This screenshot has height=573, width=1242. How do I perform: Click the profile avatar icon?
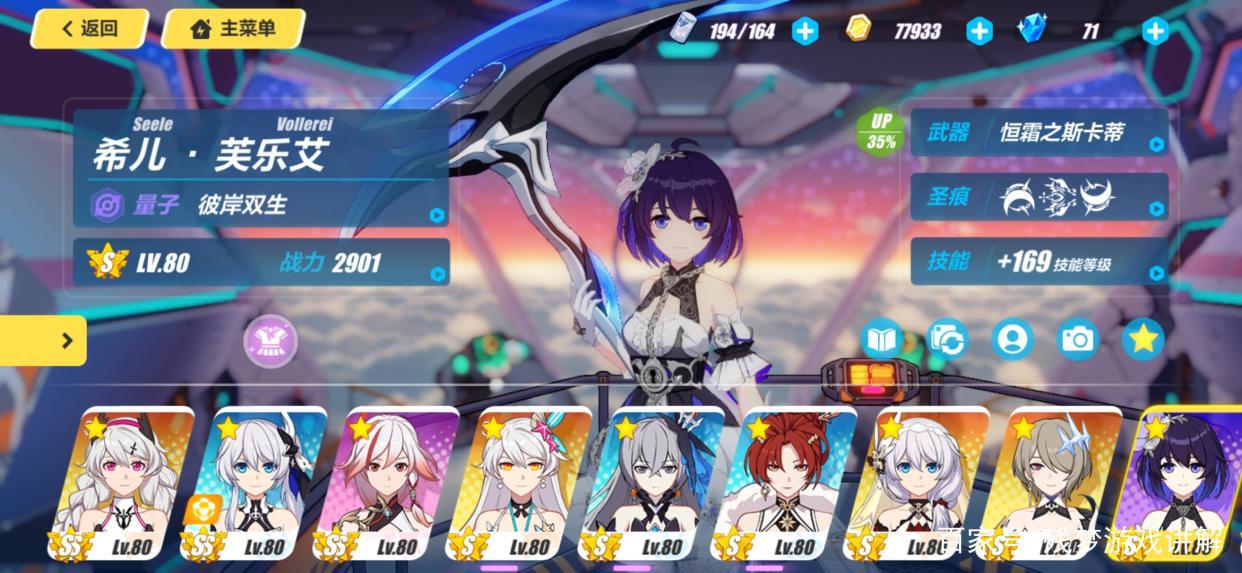click(1013, 340)
